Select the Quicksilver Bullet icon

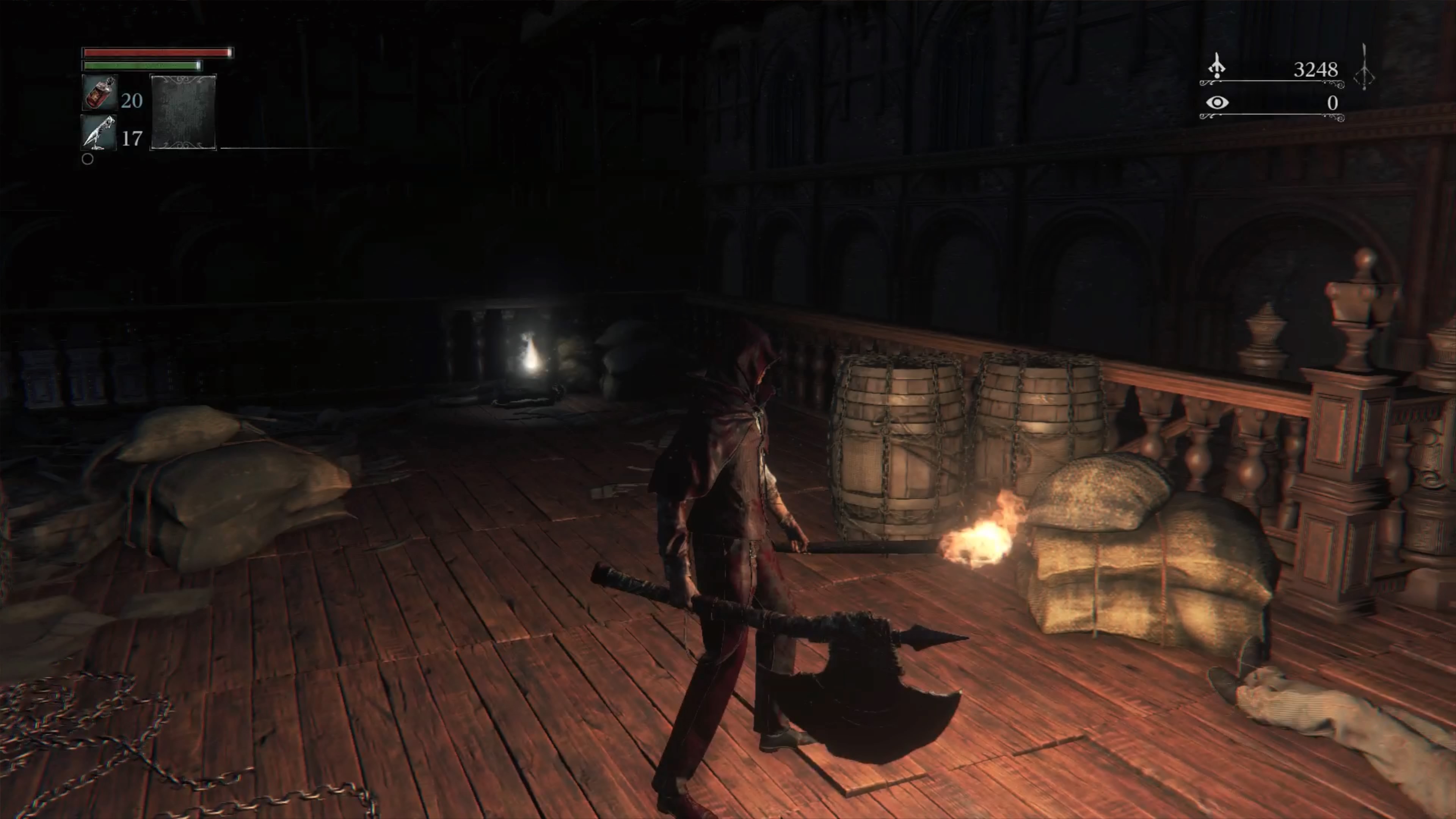click(99, 133)
